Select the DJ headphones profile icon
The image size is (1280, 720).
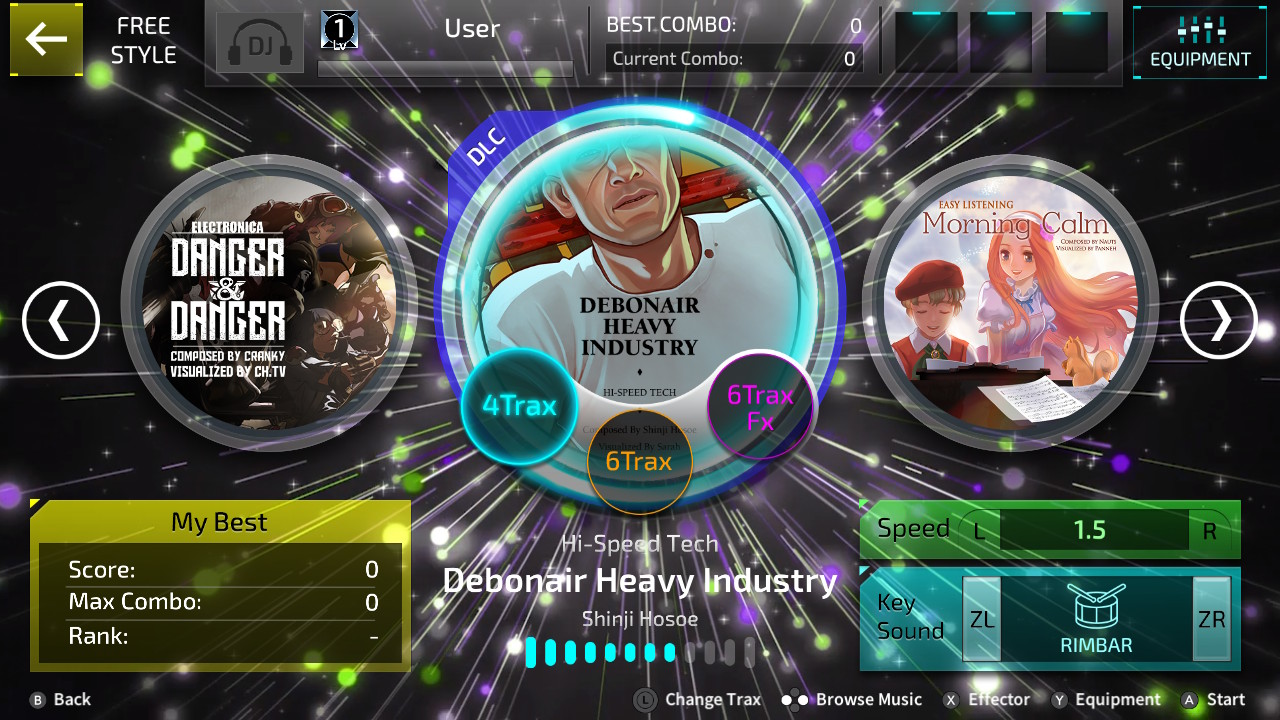[259, 42]
